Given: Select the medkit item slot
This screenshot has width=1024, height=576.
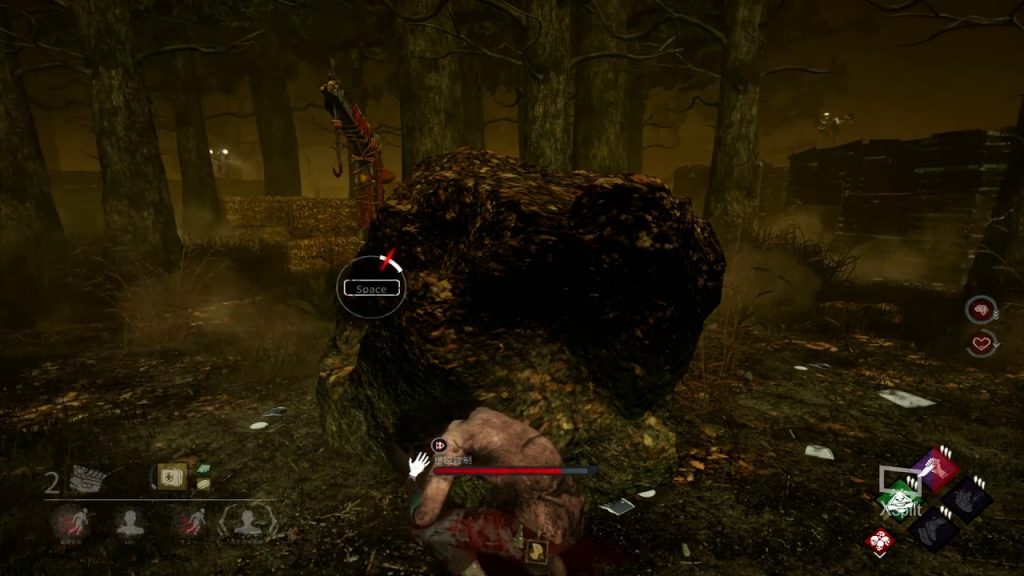Looking at the screenshot, I should (x=172, y=476).
